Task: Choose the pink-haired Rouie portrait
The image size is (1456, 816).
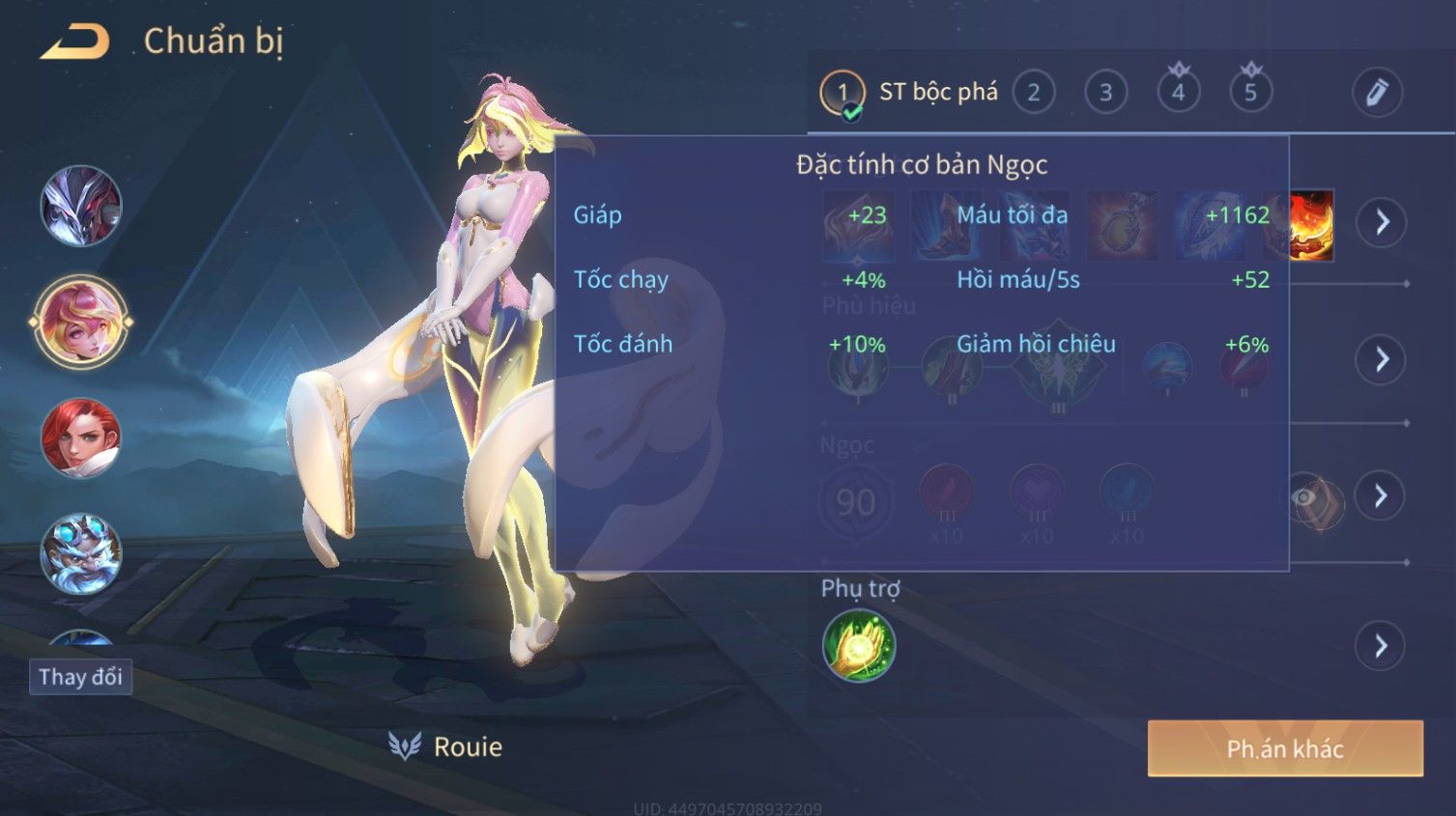Action: pyautogui.click(x=81, y=322)
